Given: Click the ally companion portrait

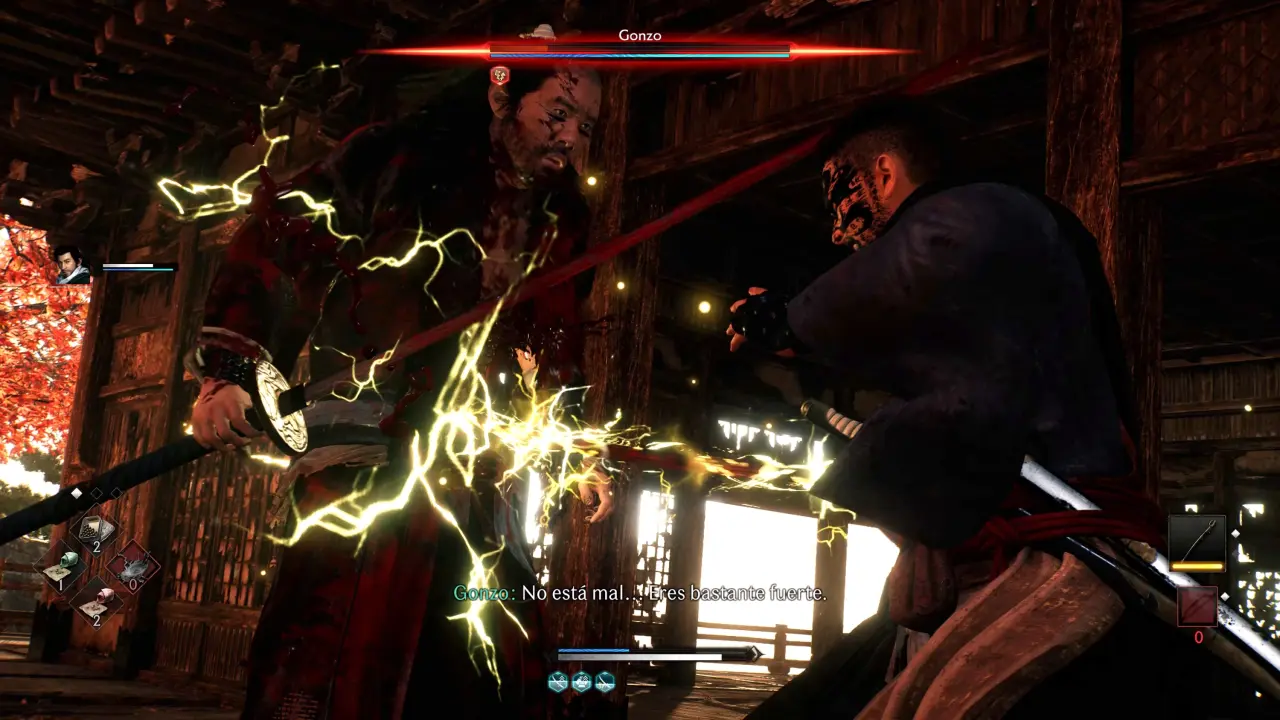Looking at the screenshot, I should coord(71,265).
